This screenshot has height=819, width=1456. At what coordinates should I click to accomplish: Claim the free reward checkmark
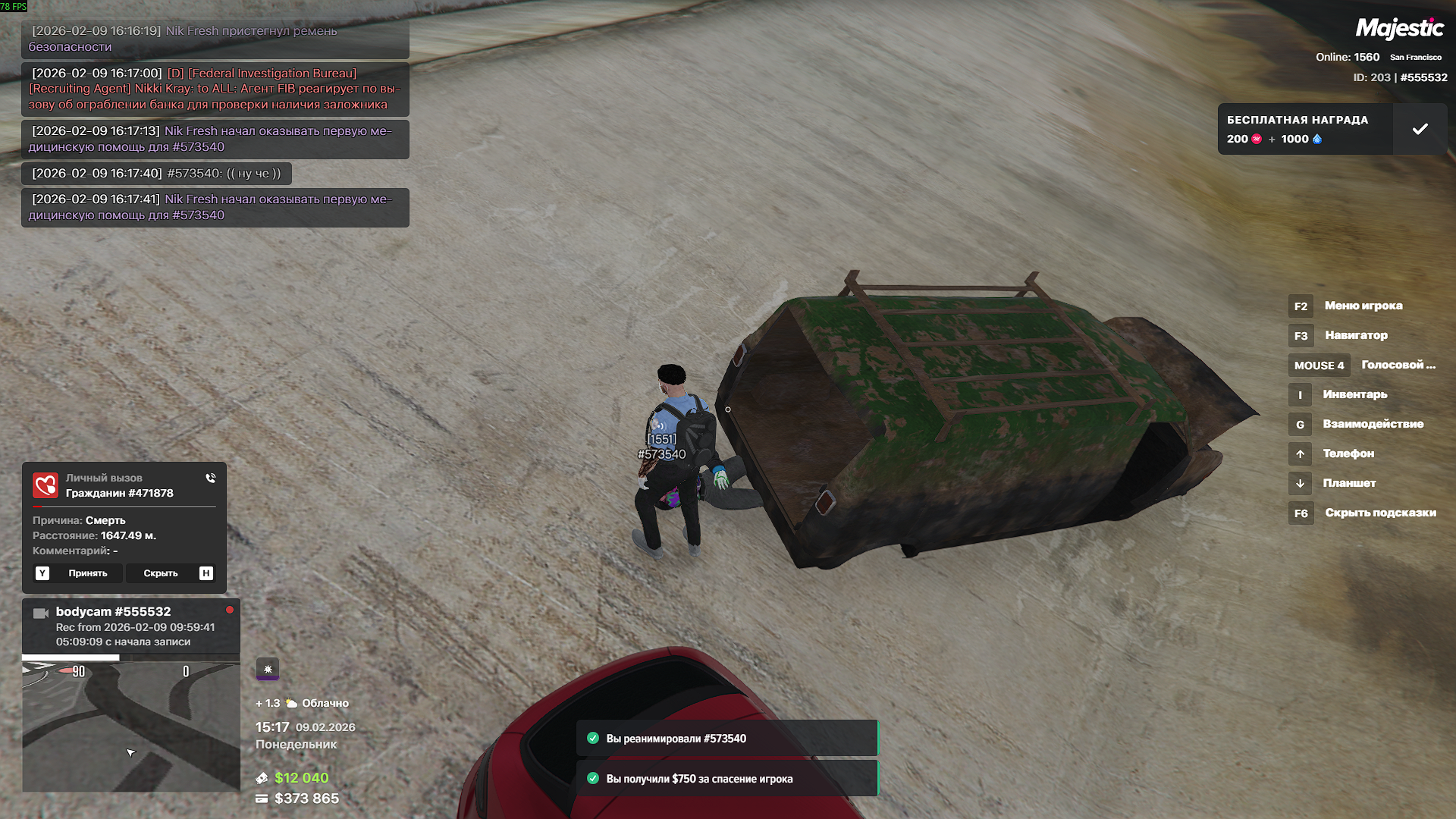1420,129
